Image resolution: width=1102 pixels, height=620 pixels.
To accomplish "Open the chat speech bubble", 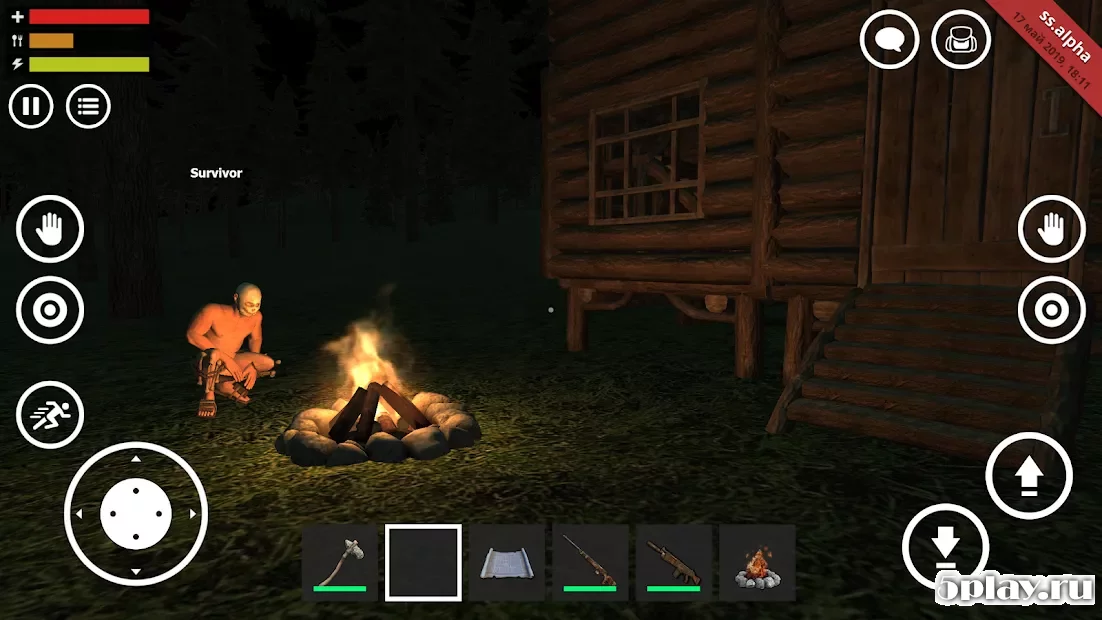I will pos(889,40).
